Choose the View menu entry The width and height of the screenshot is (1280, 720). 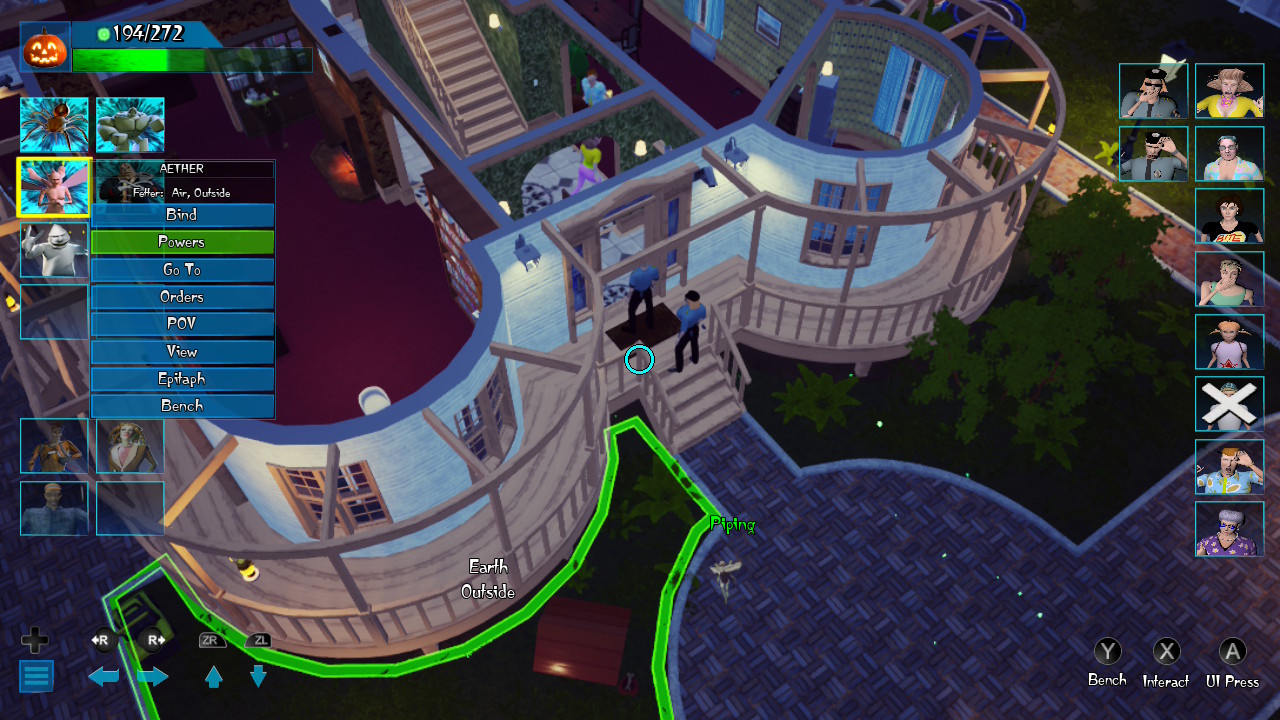(x=182, y=352)
